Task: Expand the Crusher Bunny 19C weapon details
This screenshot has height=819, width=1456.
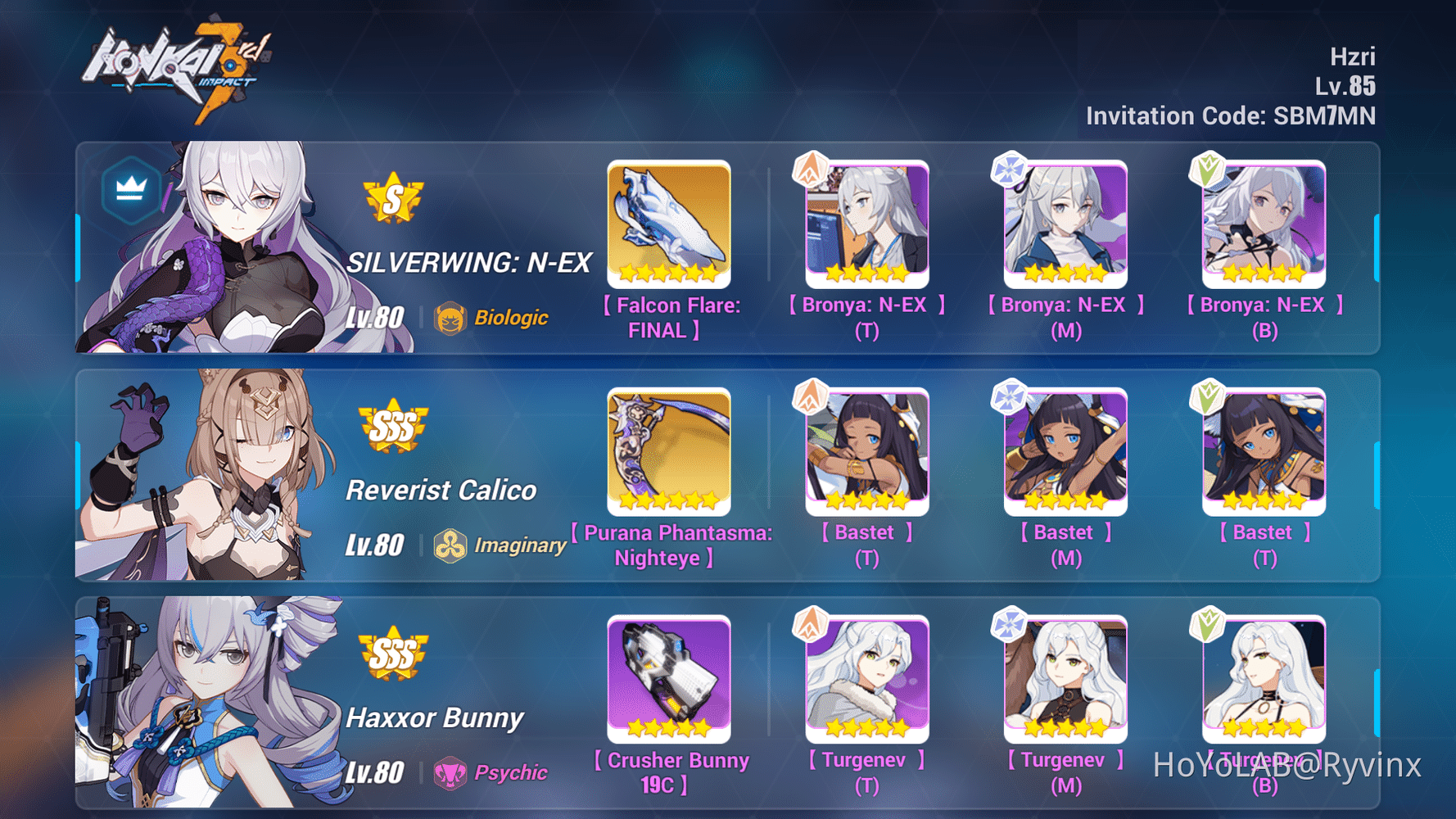Action: [x=669, y=677]
